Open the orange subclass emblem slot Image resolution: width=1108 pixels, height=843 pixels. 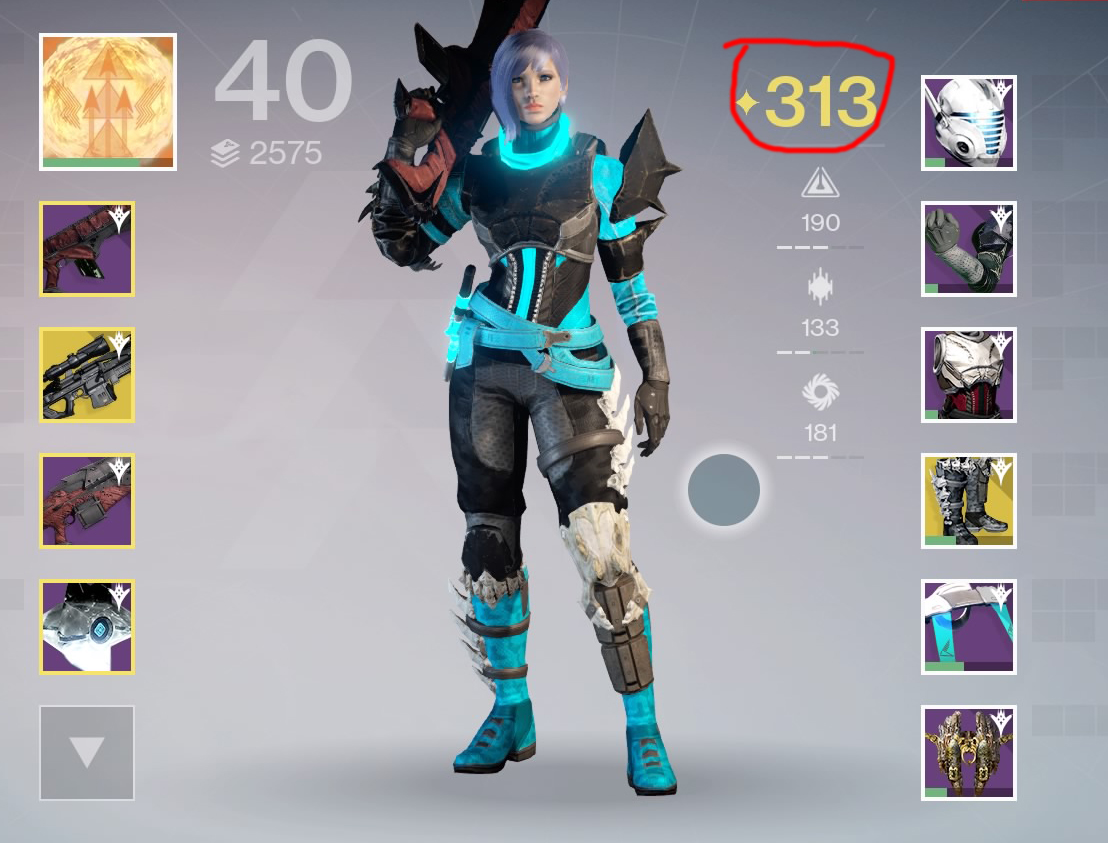tap(108, 102)
